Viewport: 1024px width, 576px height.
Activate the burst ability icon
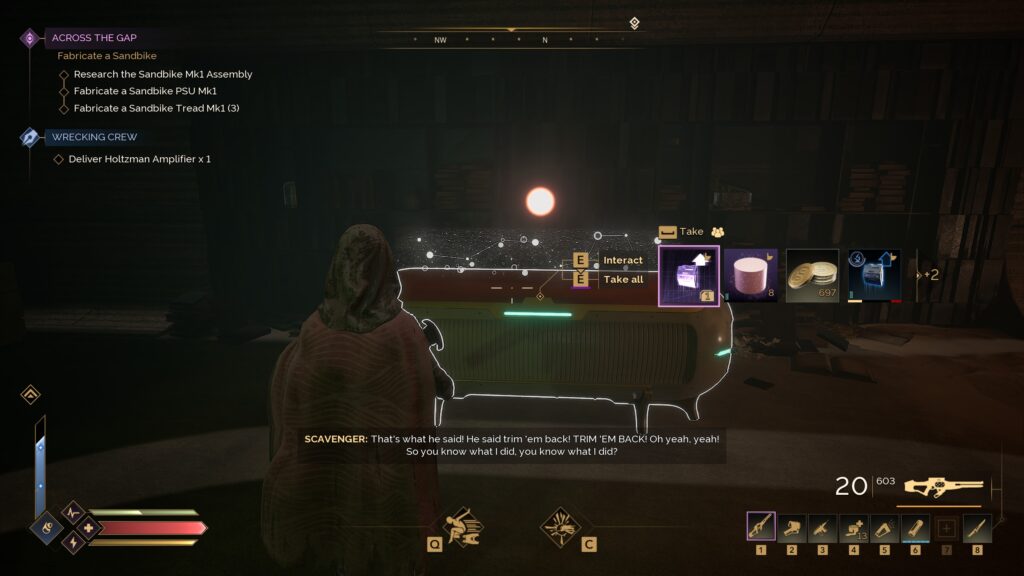[561, 525]
